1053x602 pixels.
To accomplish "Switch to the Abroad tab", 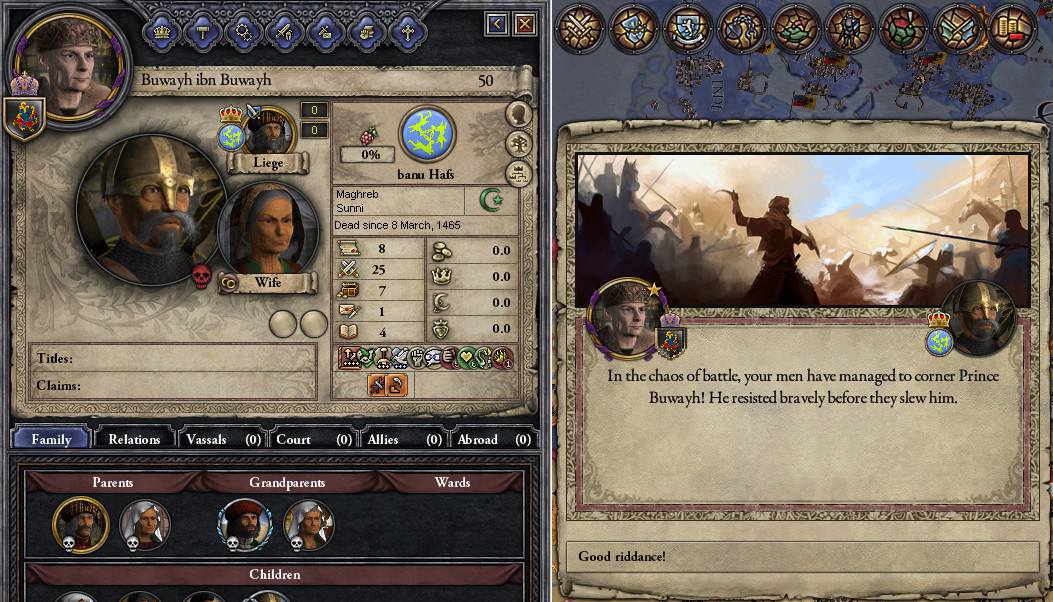I will tap(491, 439).
